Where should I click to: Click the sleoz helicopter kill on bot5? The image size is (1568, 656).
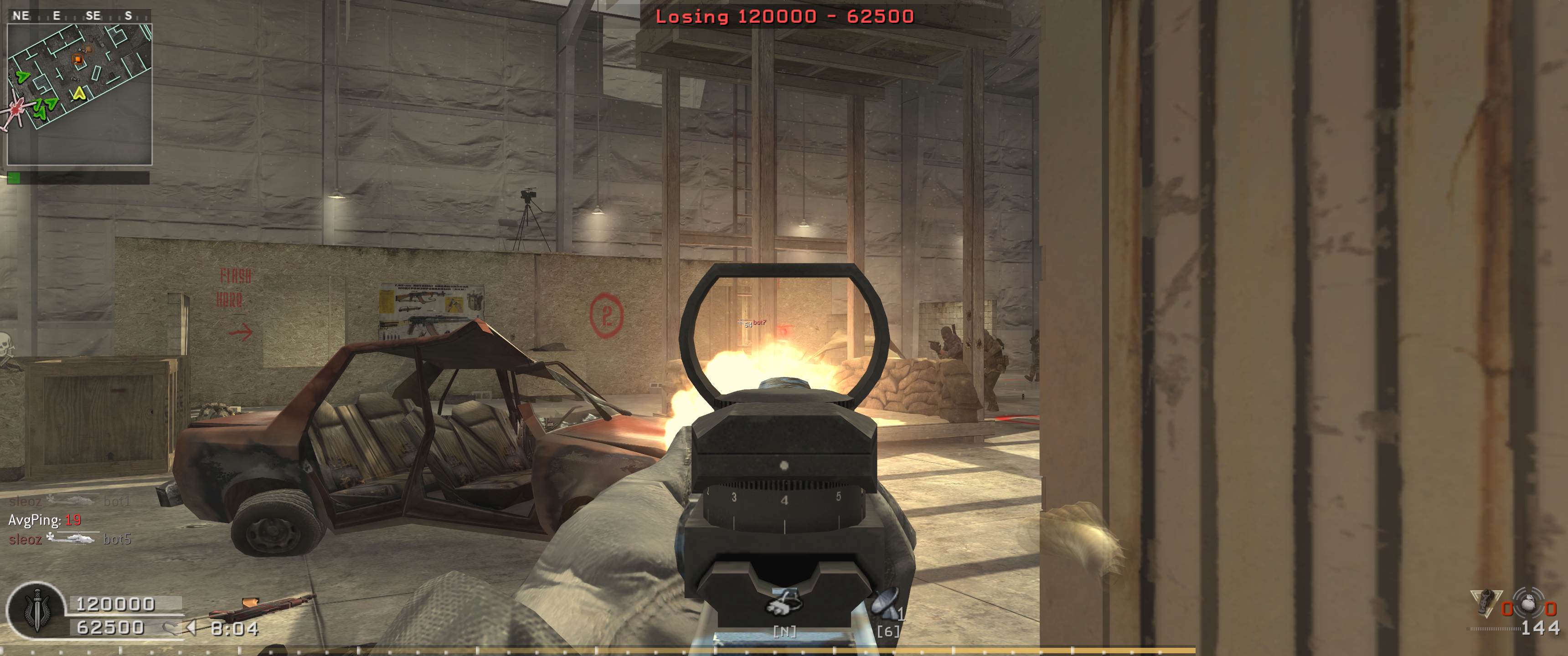pyautogui.click(x=69, y=539)
